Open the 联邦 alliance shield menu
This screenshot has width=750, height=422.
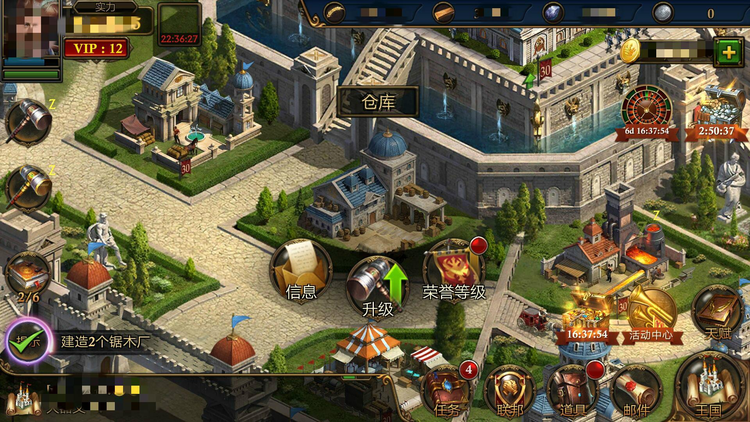click(x=509, y=390)
